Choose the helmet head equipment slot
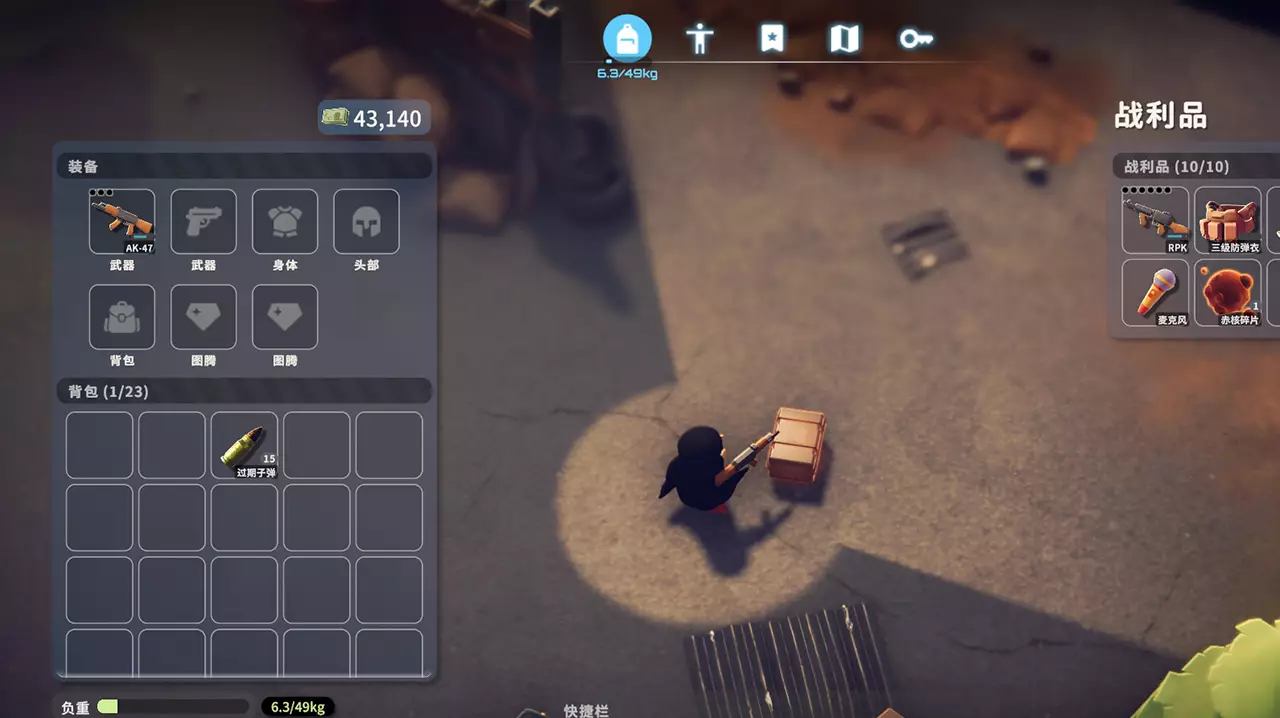1280x718 pixels. click(366, 221)
